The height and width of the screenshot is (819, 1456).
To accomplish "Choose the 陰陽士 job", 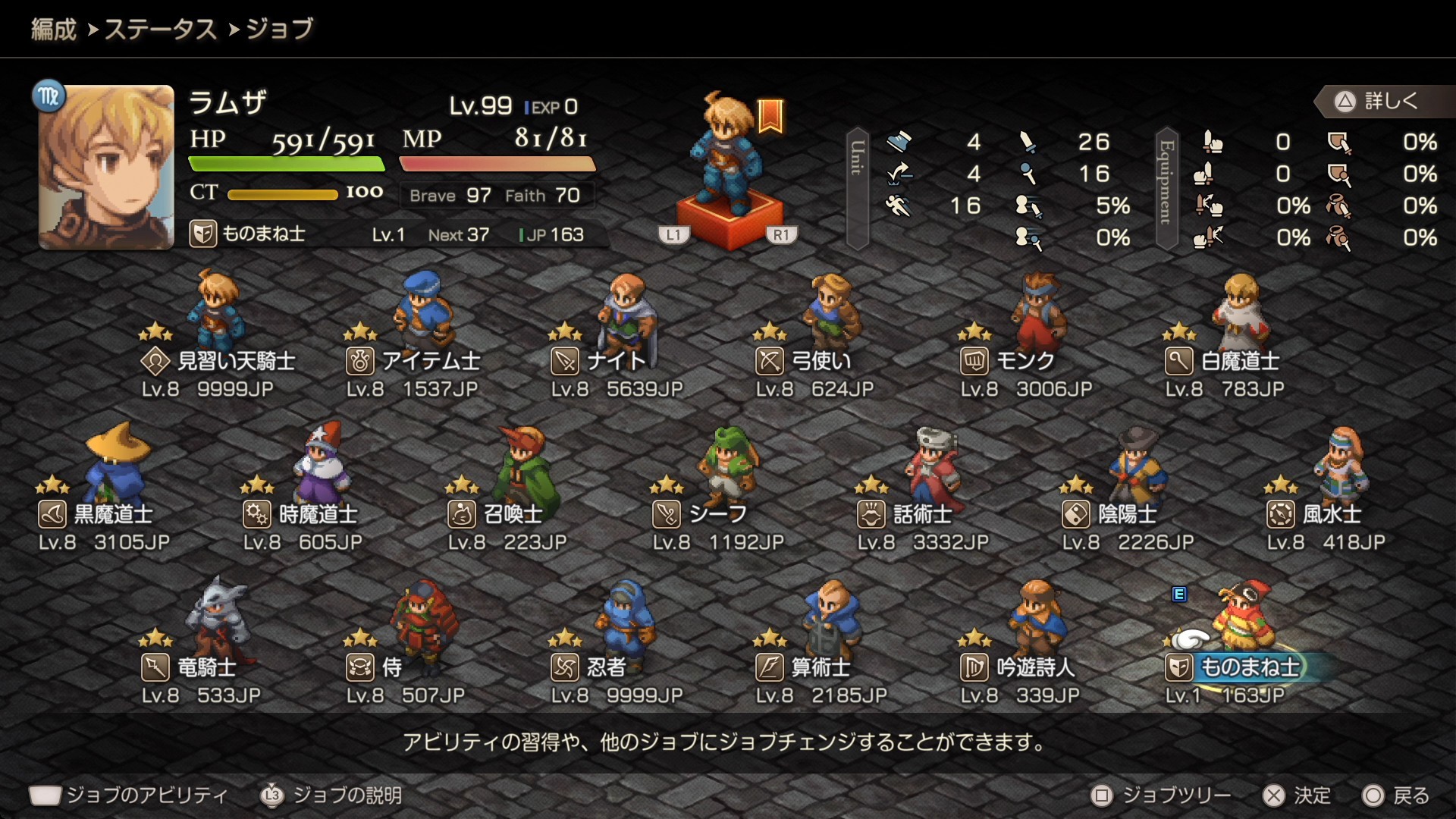I will point(1110,514).
